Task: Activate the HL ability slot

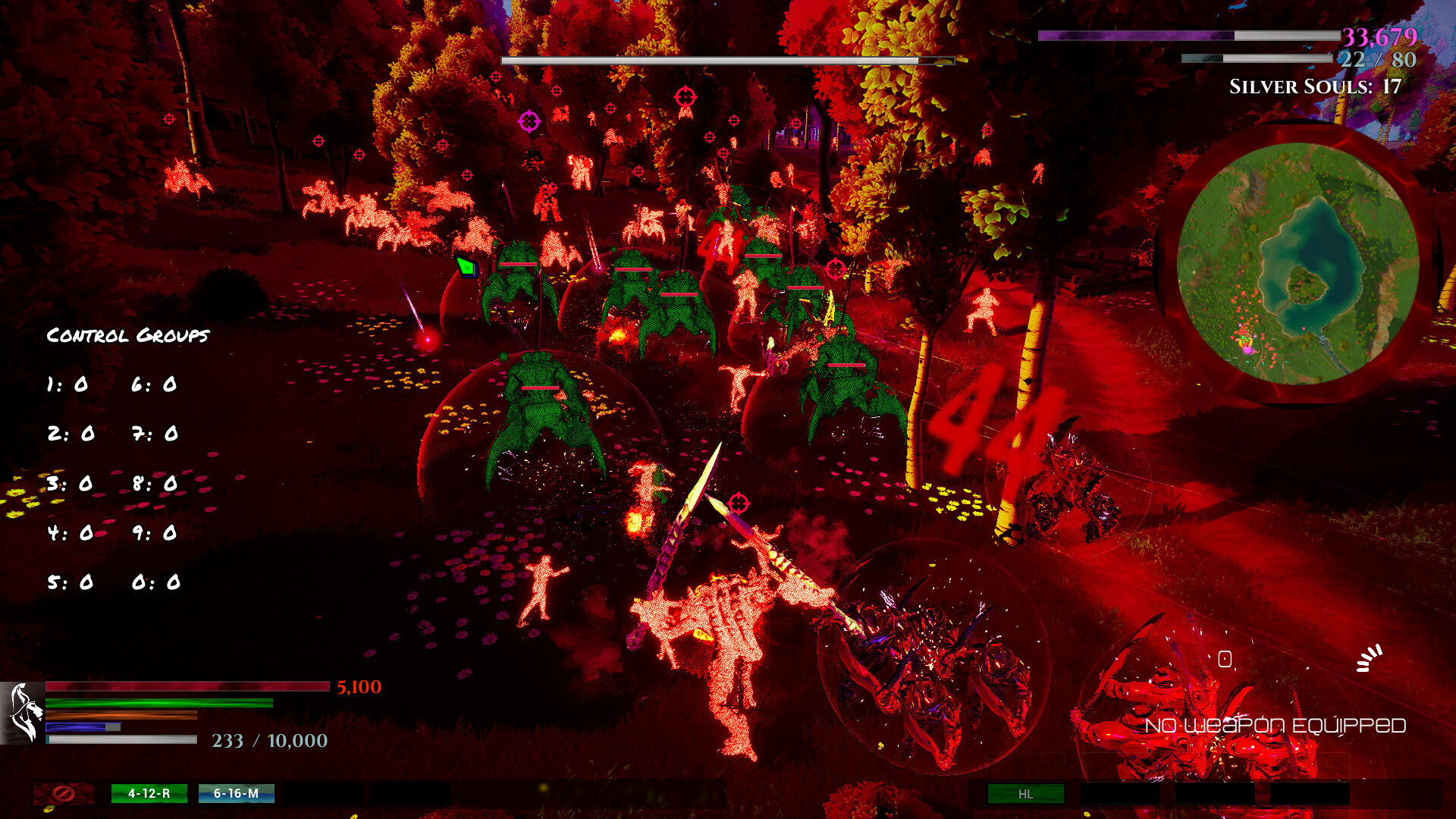Action: (x=1025, y=795)
